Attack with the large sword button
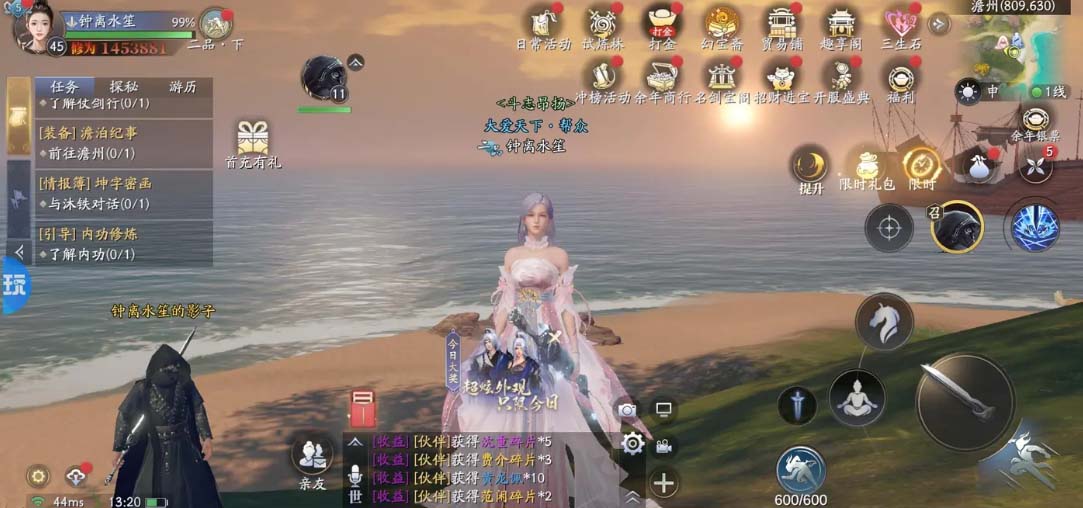 point(964,400)
